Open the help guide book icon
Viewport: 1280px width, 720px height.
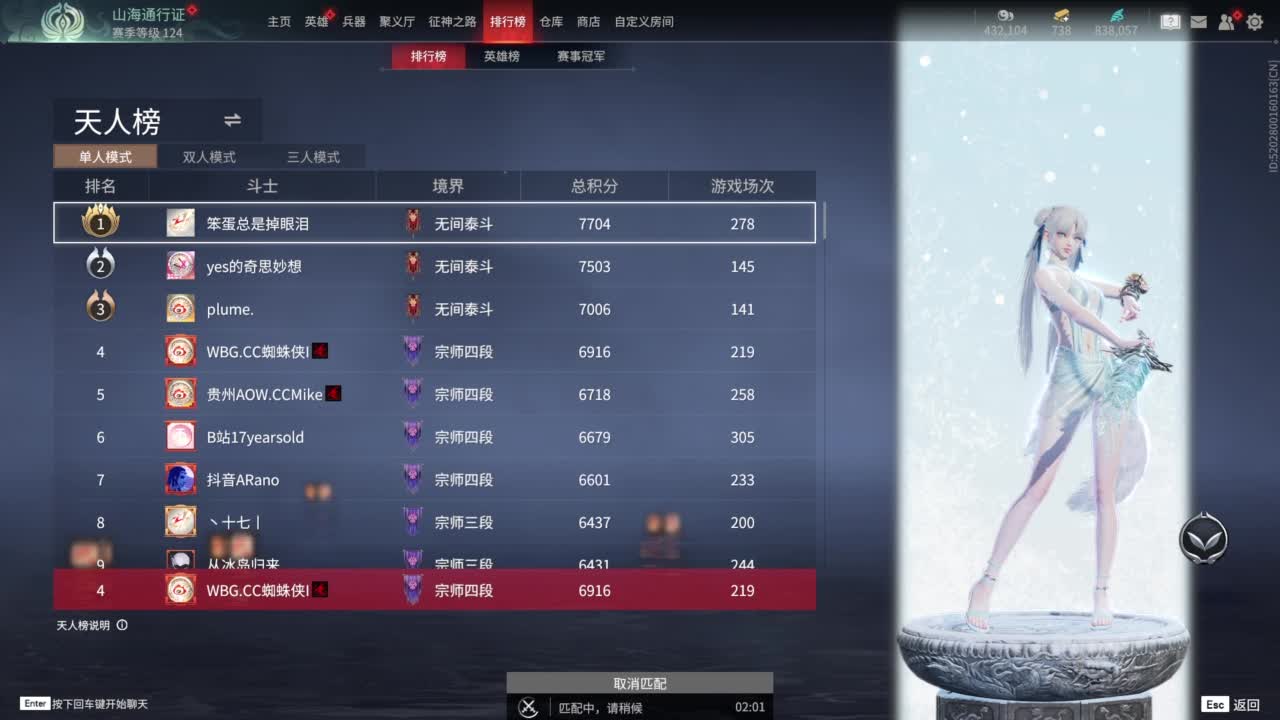click(x=1170, y=21)
